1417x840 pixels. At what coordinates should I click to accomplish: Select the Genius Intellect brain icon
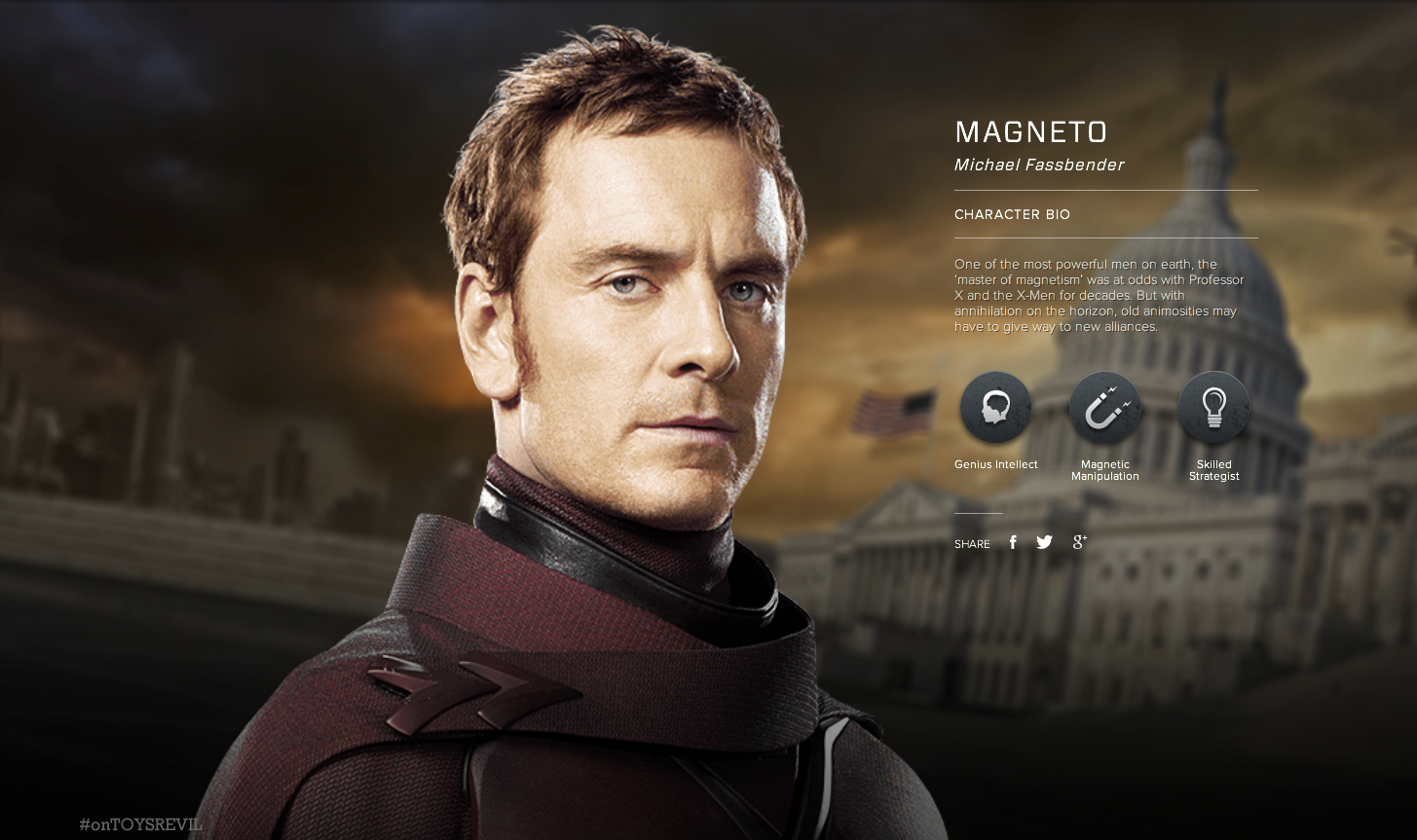pos(995,407)
